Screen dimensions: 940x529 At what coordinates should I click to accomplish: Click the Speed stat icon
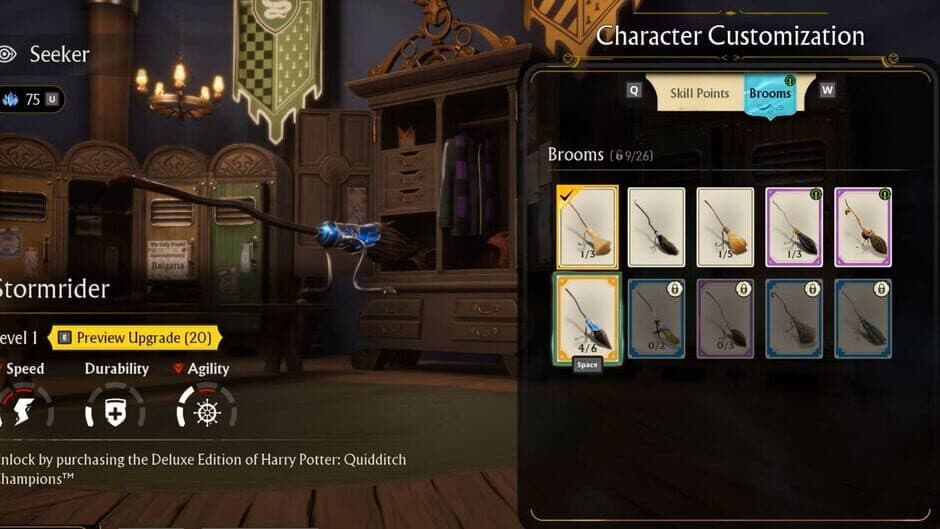tap(24, 407)
